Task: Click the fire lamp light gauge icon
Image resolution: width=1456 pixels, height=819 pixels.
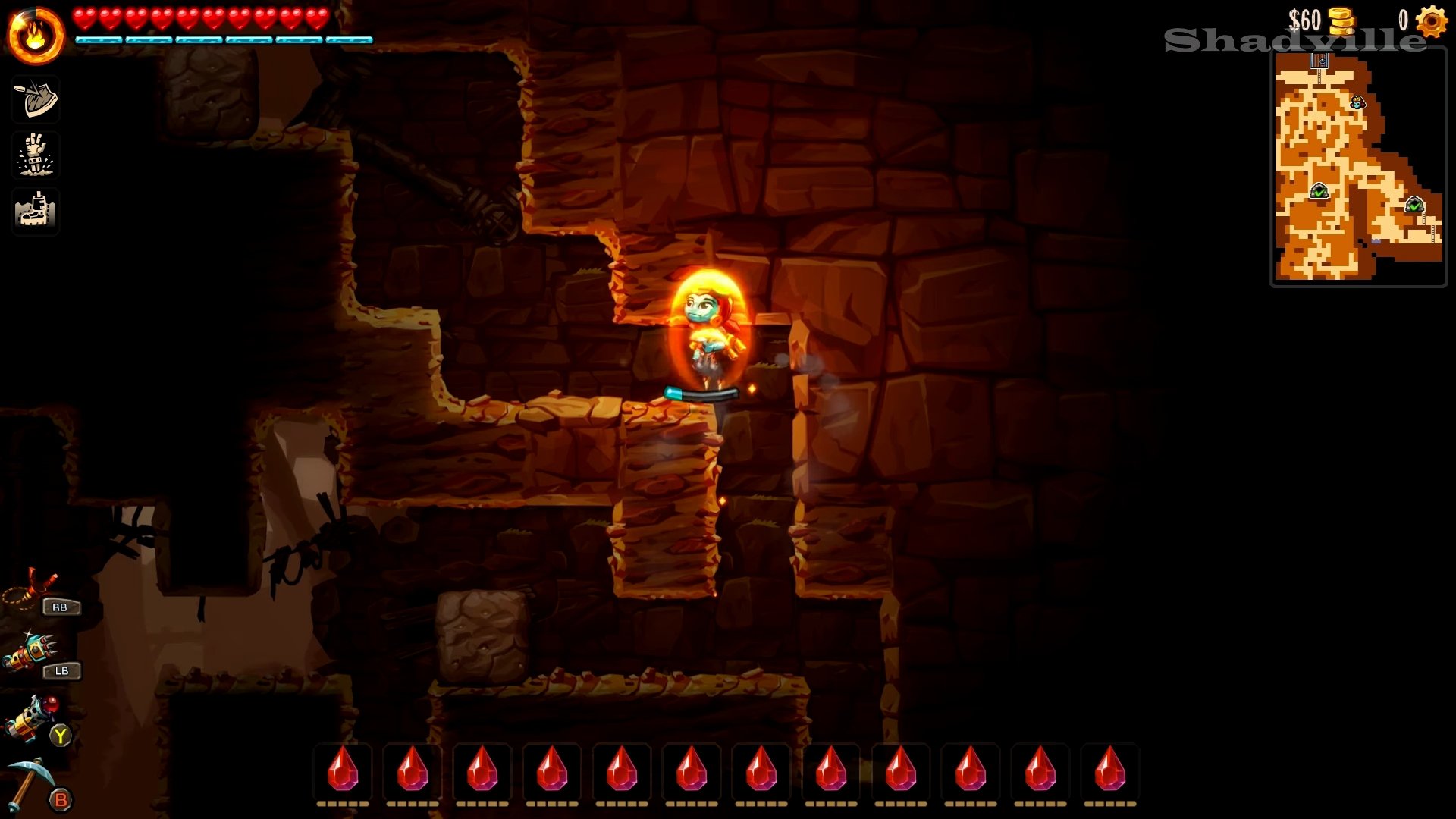Action: (x=36, y=36)
